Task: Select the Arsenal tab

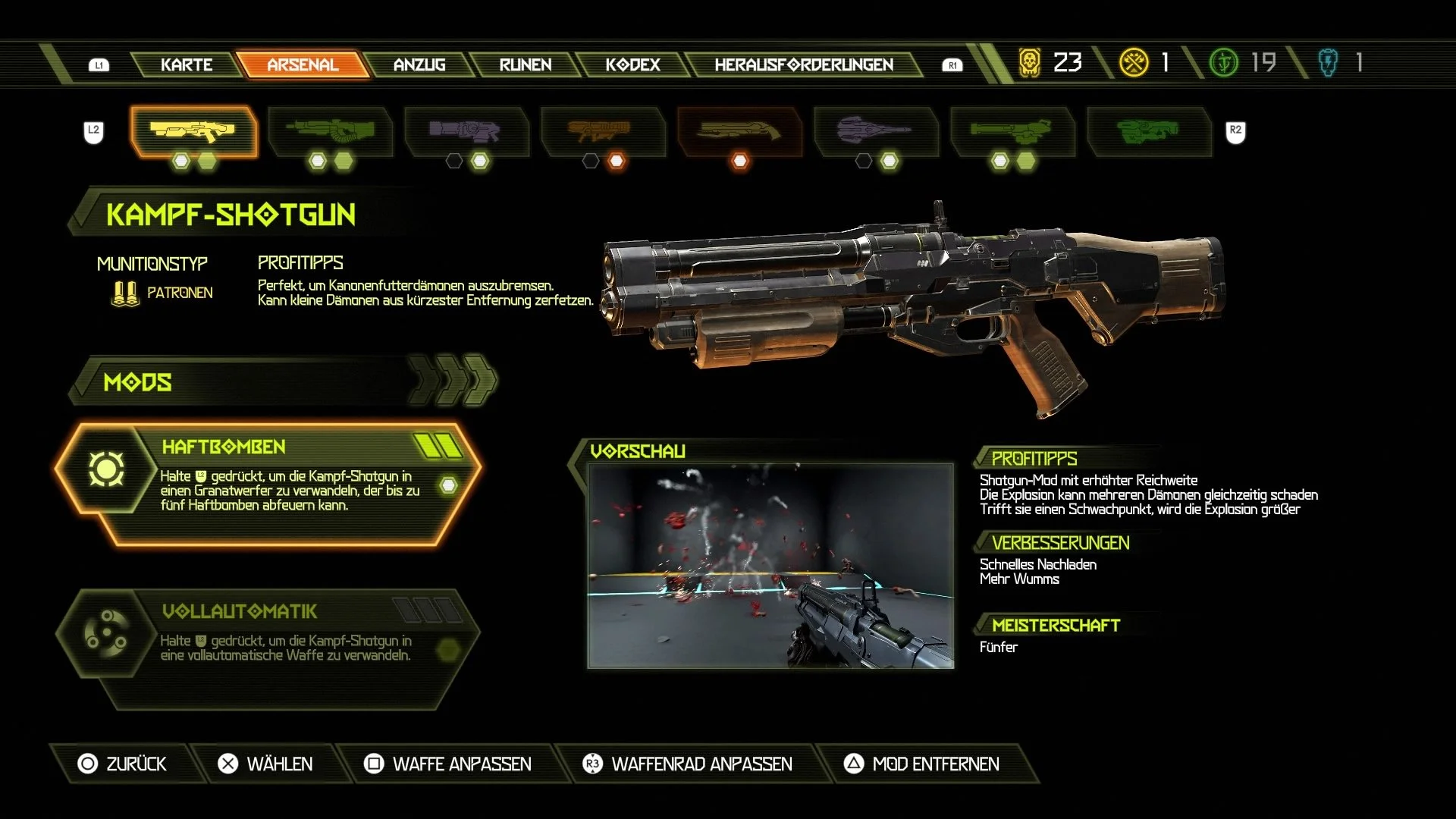Action: click(x=303, y=64)
